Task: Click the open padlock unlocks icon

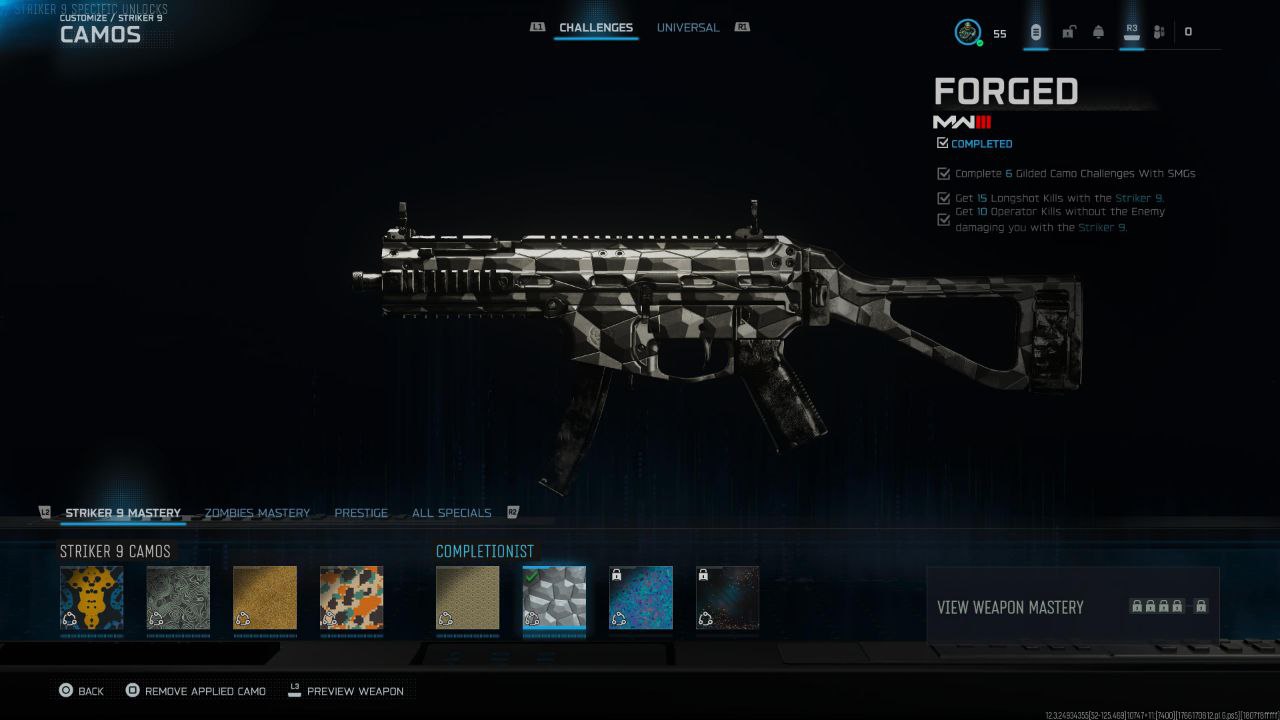Action: tap(1068, 32)
